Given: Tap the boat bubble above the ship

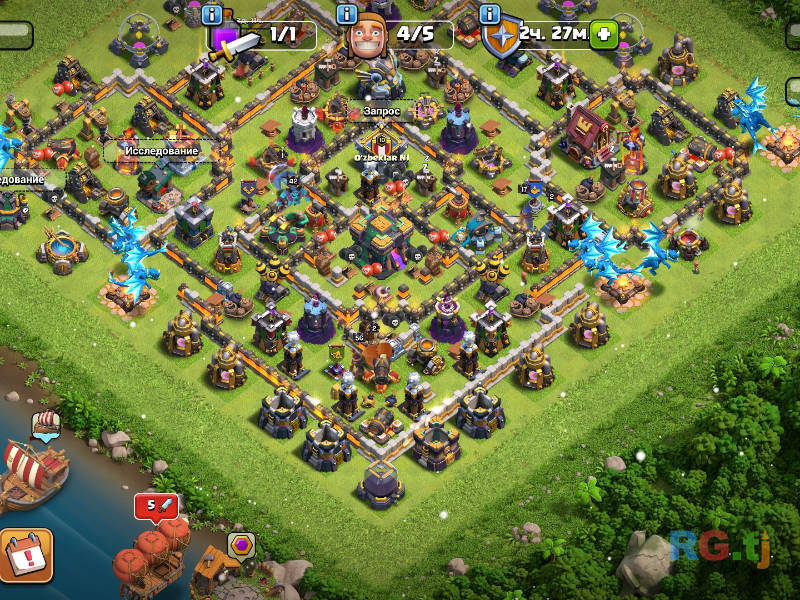Looking at the screenshot, I should tap(47, 425).
